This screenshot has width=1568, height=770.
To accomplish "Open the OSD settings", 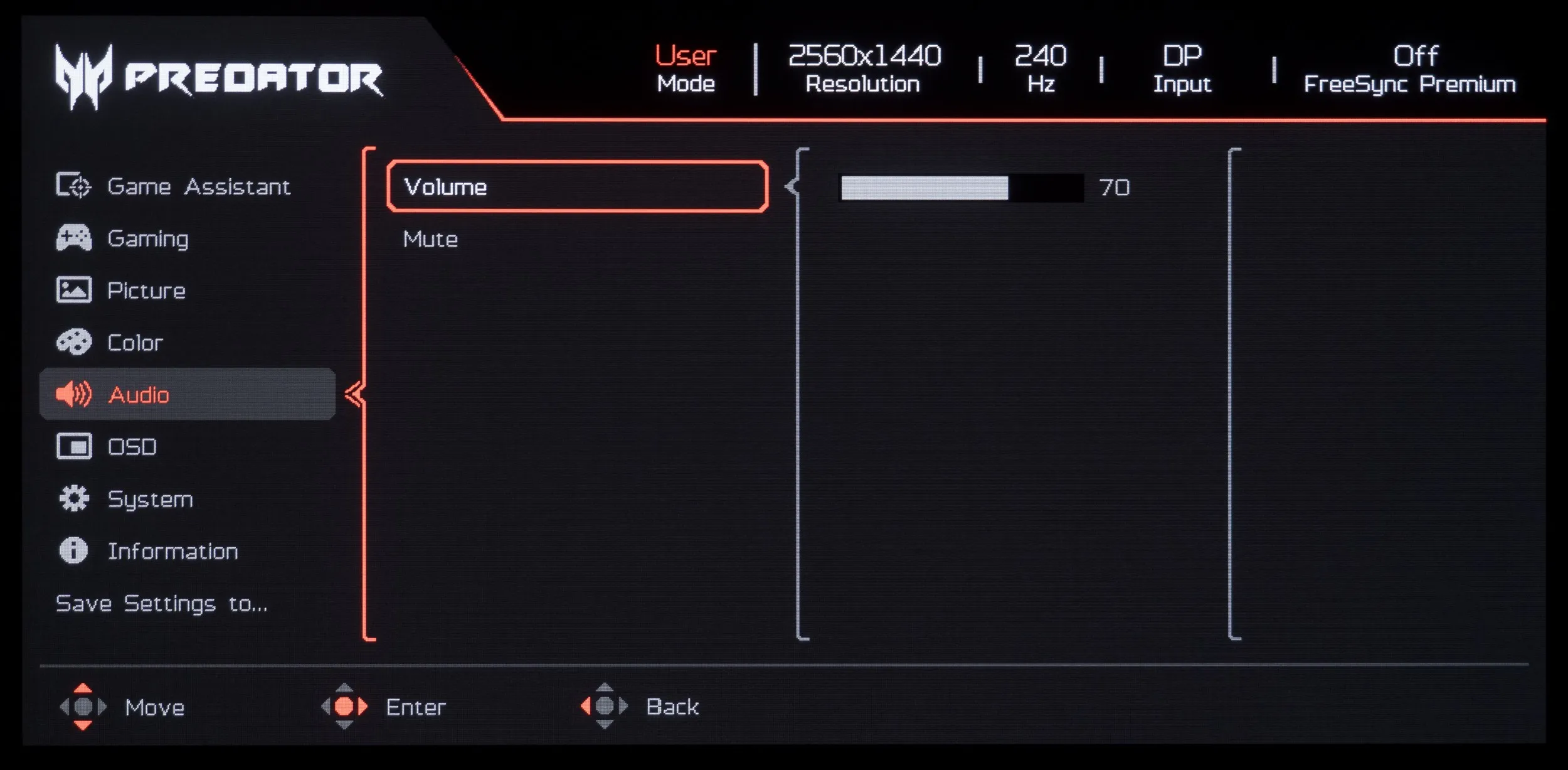I will click(132, 447).
